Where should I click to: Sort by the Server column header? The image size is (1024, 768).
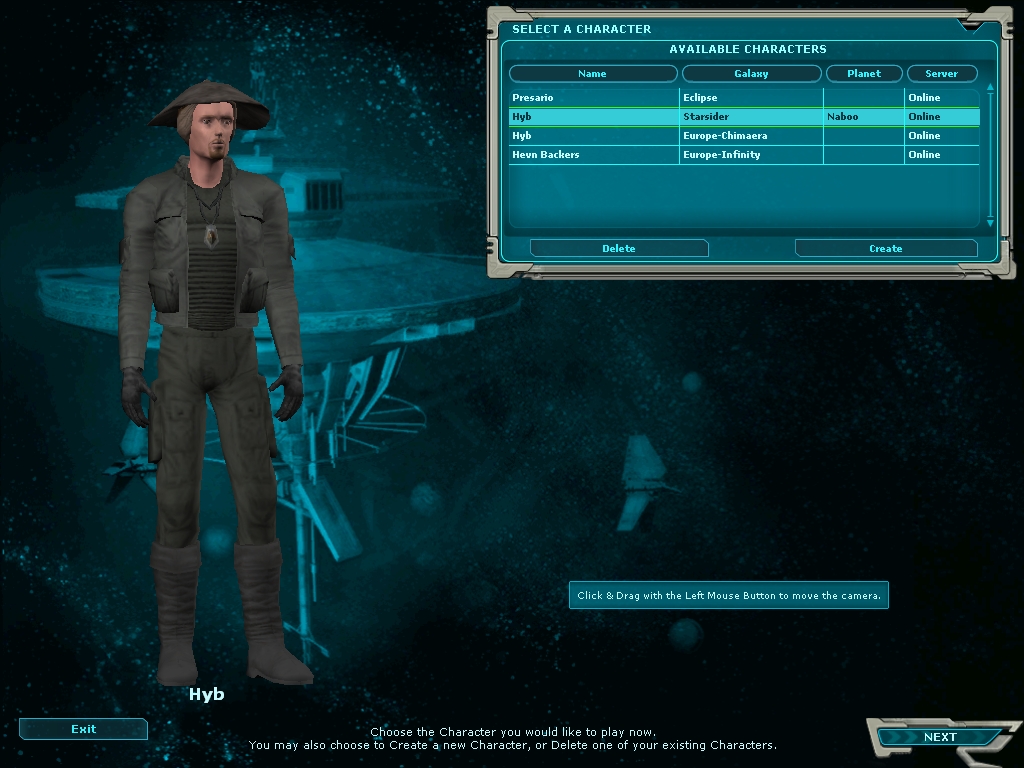pyautogui.click(x=941, y=74)
